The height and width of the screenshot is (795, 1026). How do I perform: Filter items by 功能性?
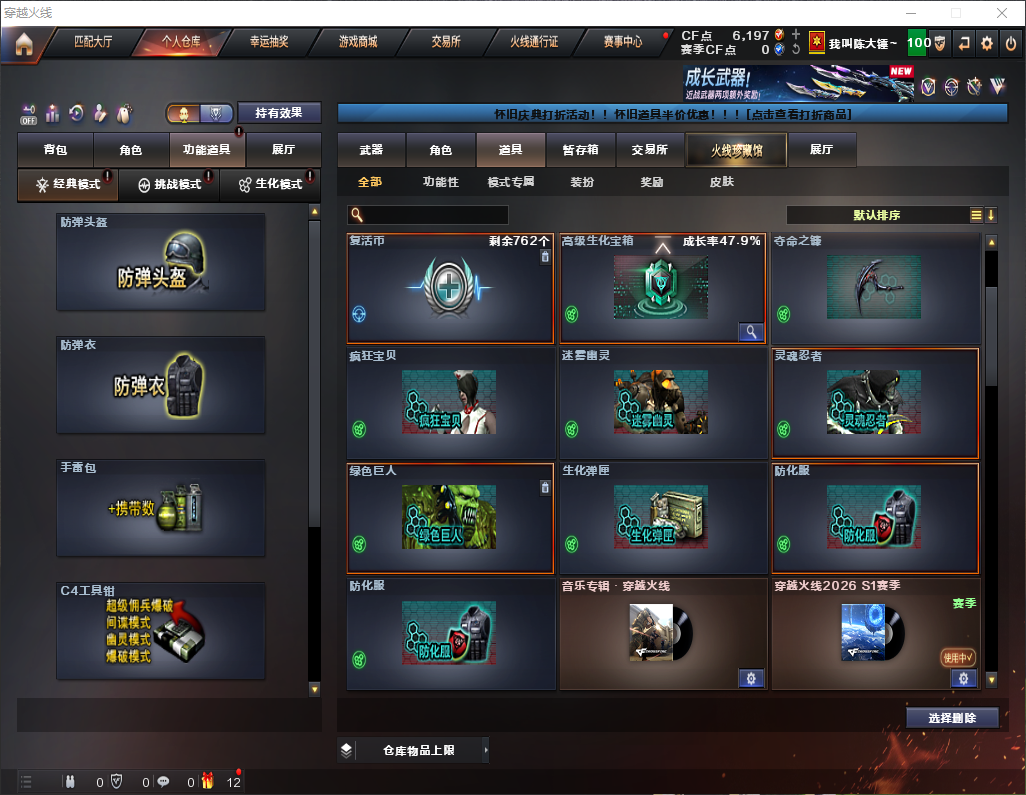[x=440, y=182]
